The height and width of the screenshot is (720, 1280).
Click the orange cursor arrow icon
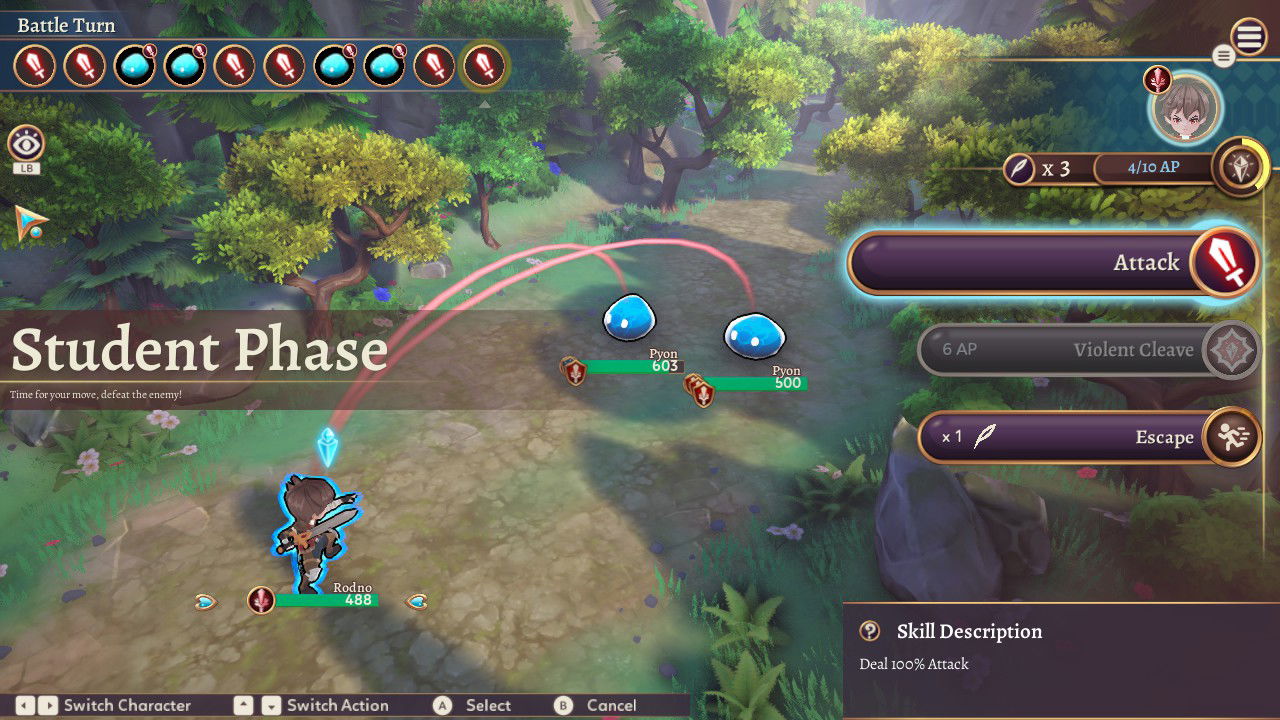pos(31,222)
